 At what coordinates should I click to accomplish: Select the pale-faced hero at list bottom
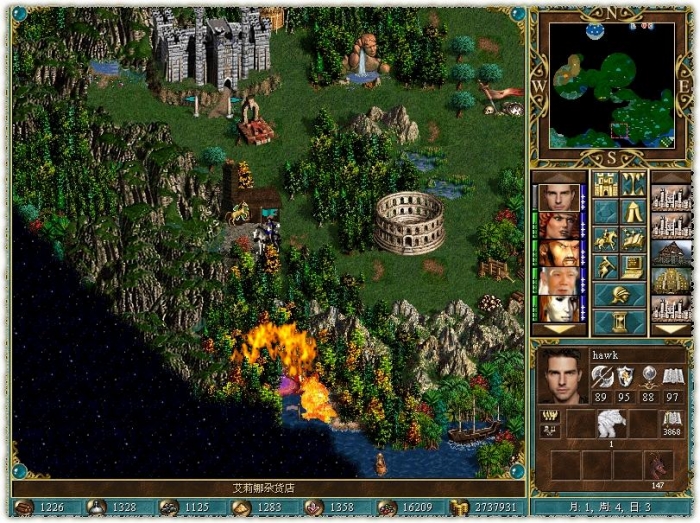560,308
